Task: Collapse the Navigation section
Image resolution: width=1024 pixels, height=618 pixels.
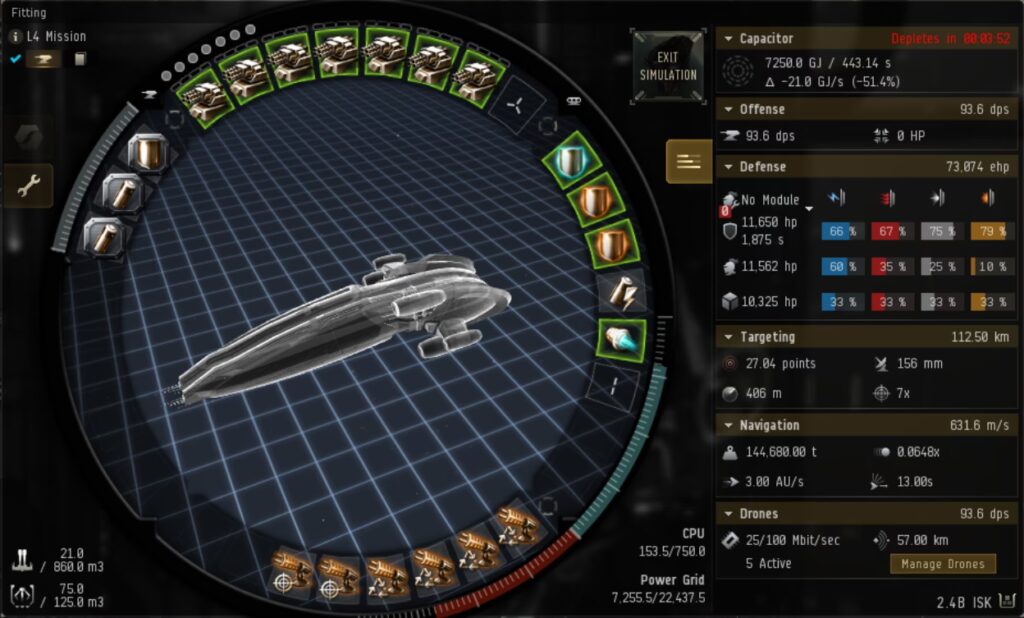Action: pos(729,425)
